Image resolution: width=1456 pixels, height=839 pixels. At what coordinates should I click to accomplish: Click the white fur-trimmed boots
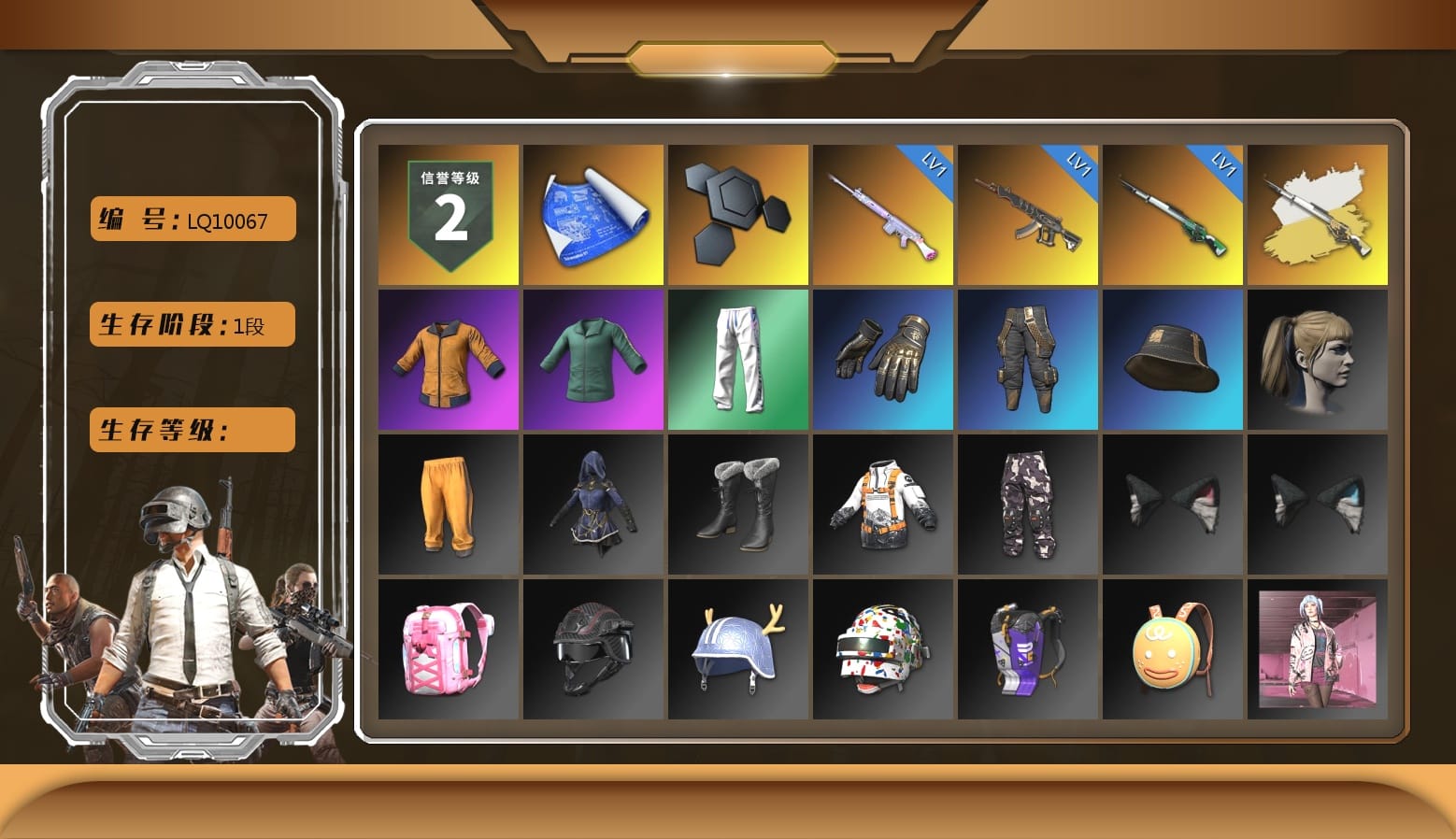[736, 505]
